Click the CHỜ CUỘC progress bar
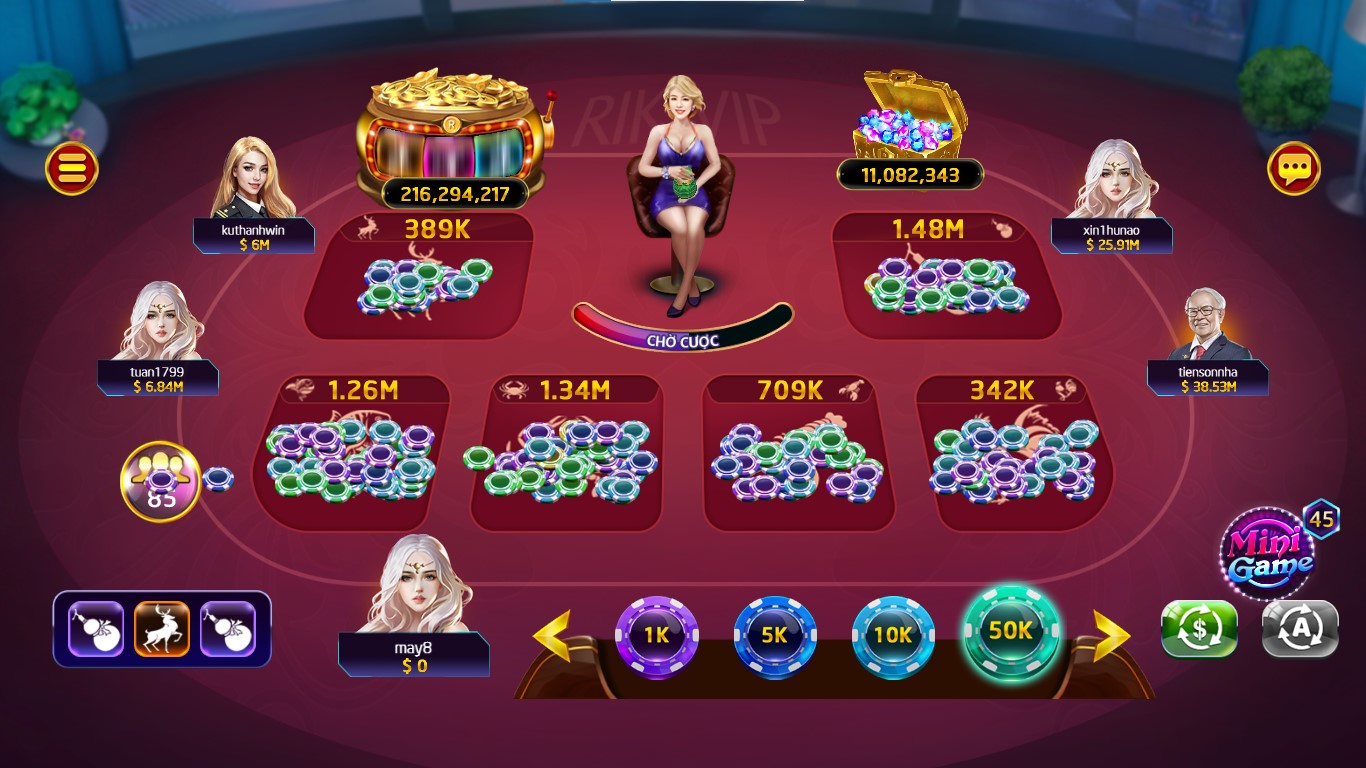 [x=682, y=339]
